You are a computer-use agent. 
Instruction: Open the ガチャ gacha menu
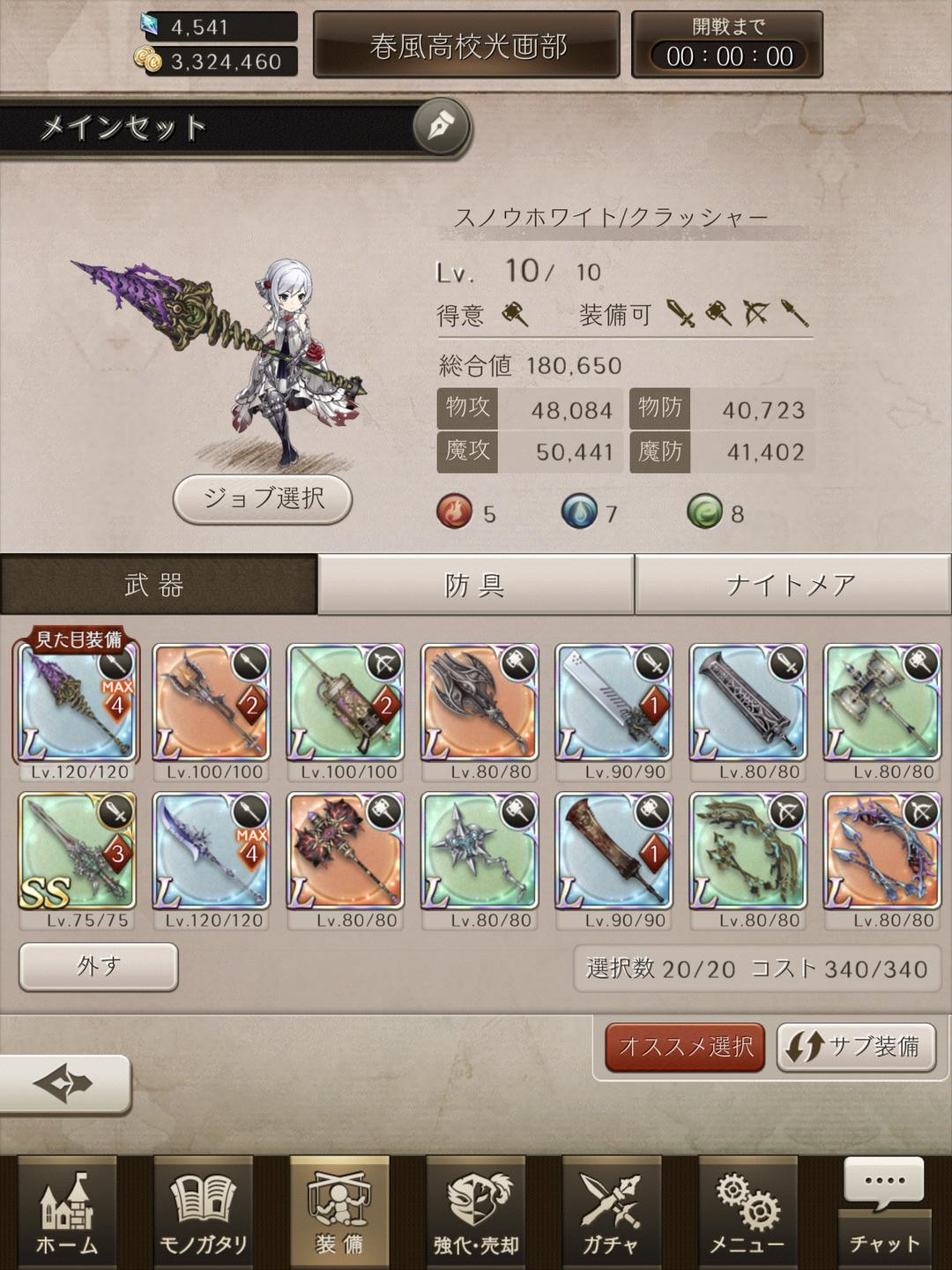[611, 1214]
